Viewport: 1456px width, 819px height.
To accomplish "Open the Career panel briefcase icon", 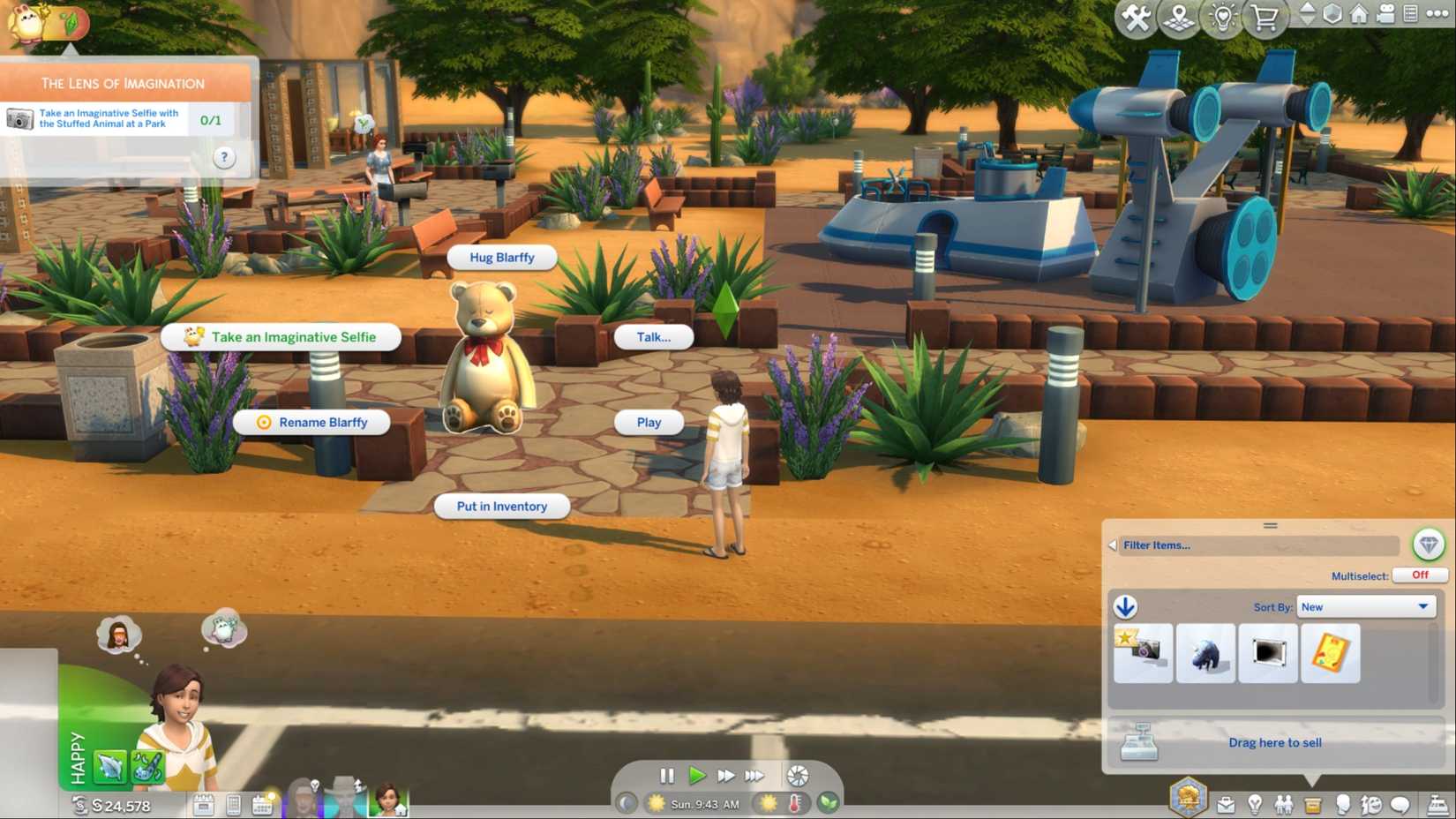I will (x=1226, y=805).
